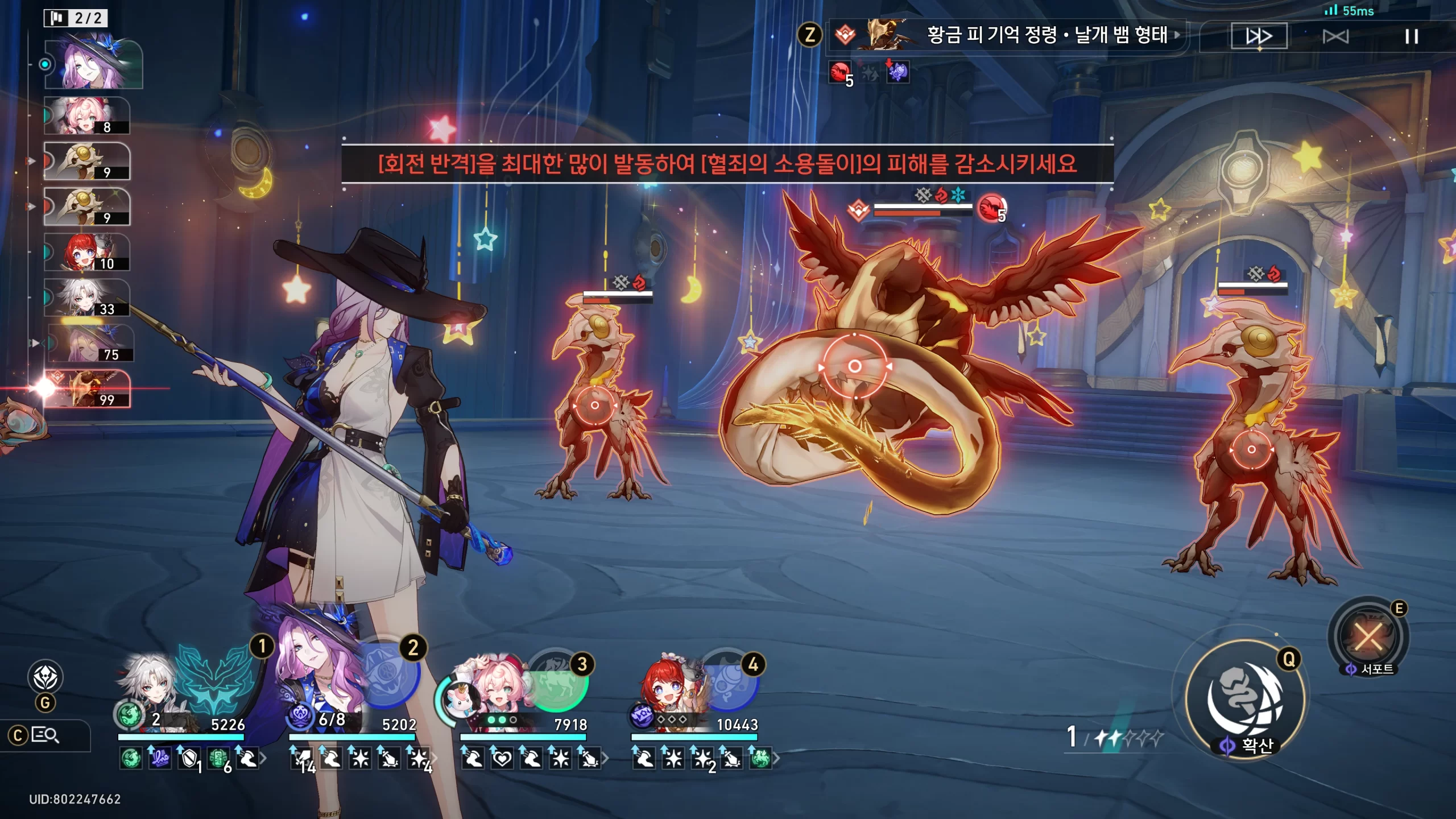Expand the red-haired character's buff list

776,758
